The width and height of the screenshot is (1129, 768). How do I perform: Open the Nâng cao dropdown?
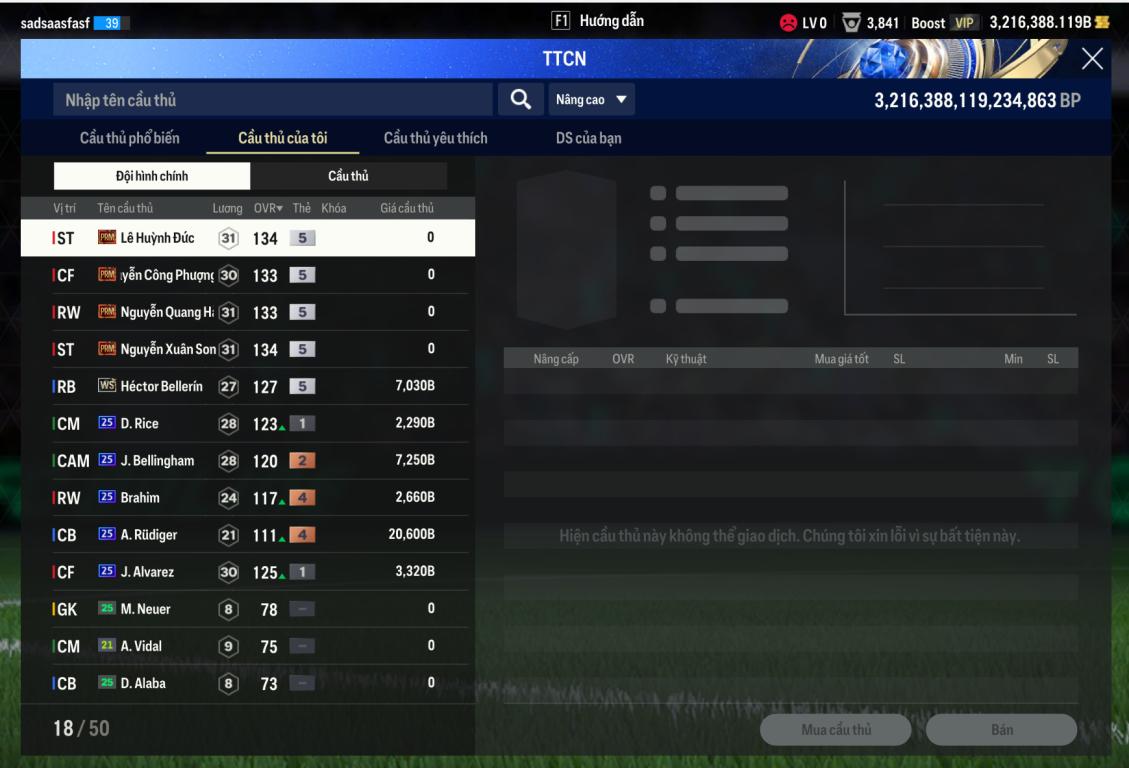coord(591,100)
